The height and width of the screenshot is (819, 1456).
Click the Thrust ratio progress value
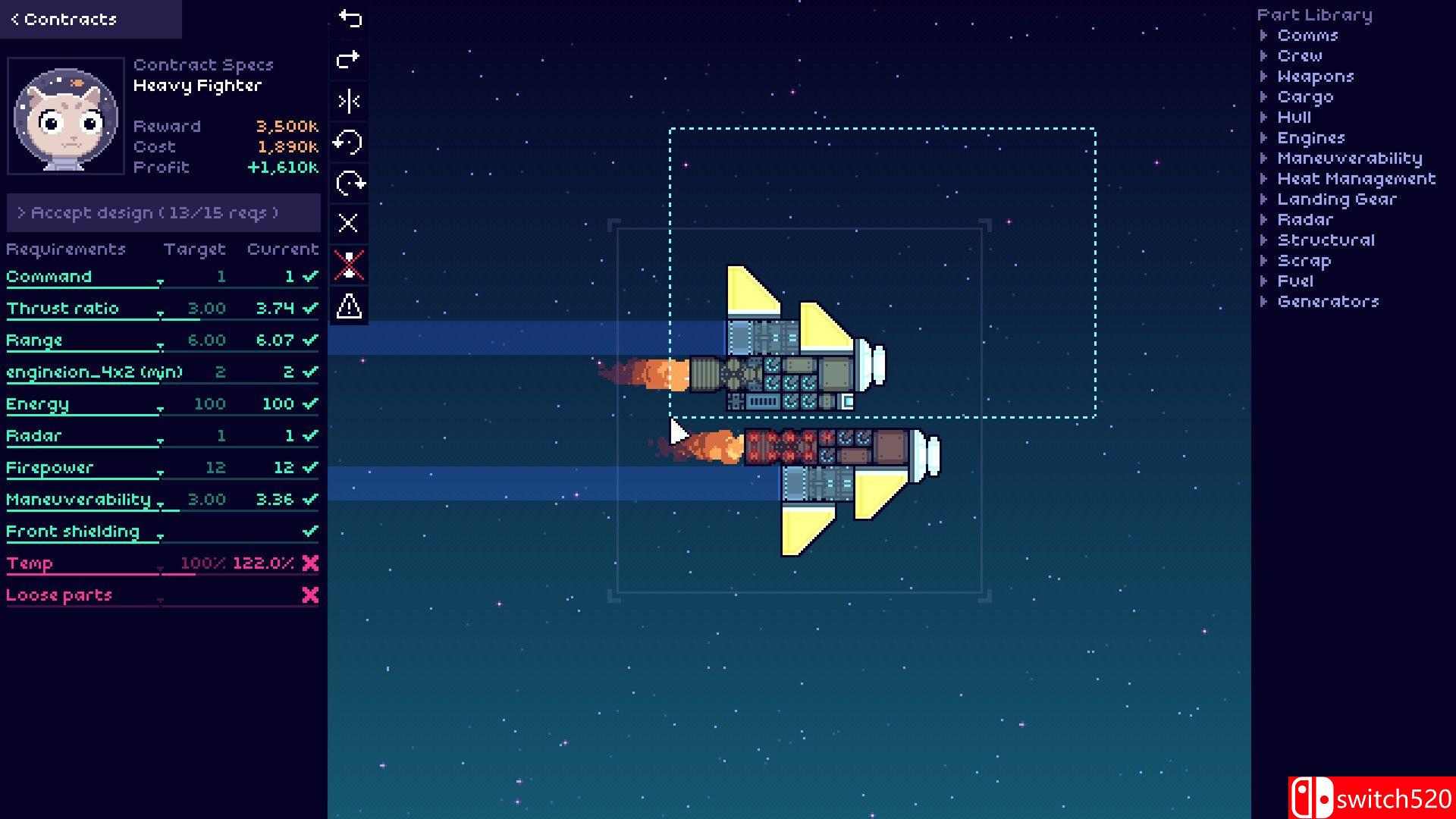pos(276,308)
